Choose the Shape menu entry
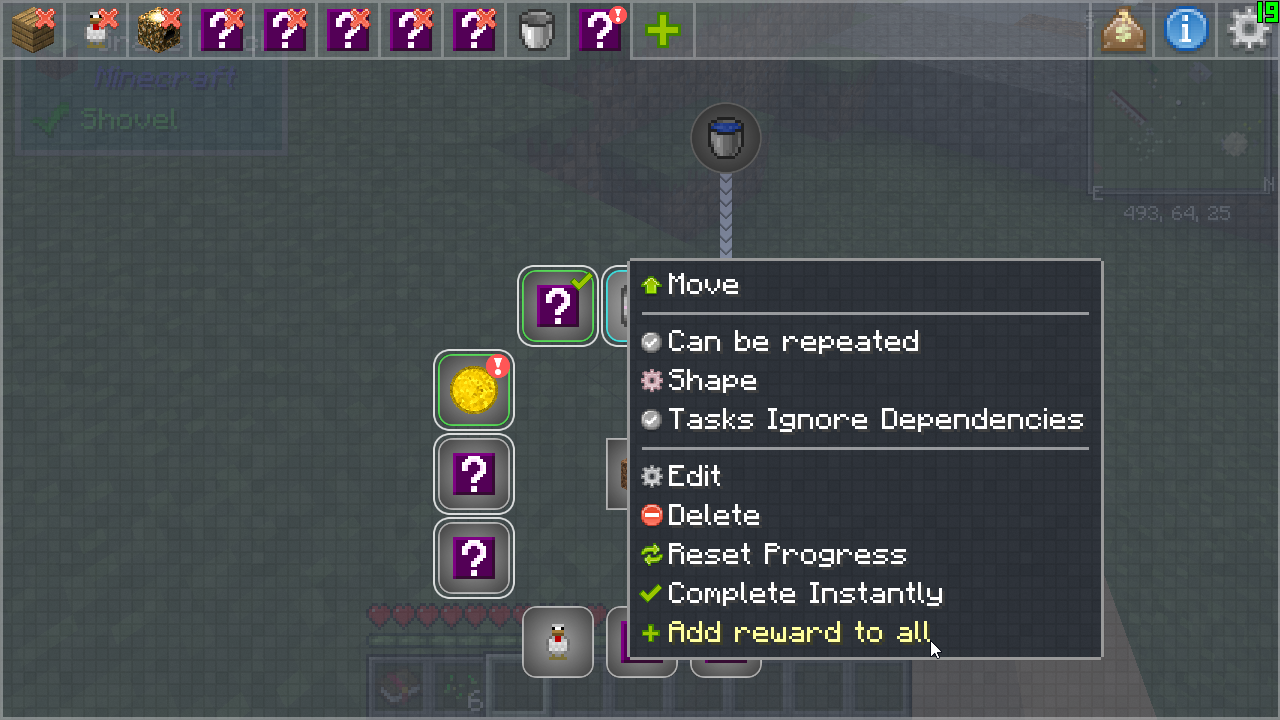This screenshot has width=1280, height=720. pos(711,381)
